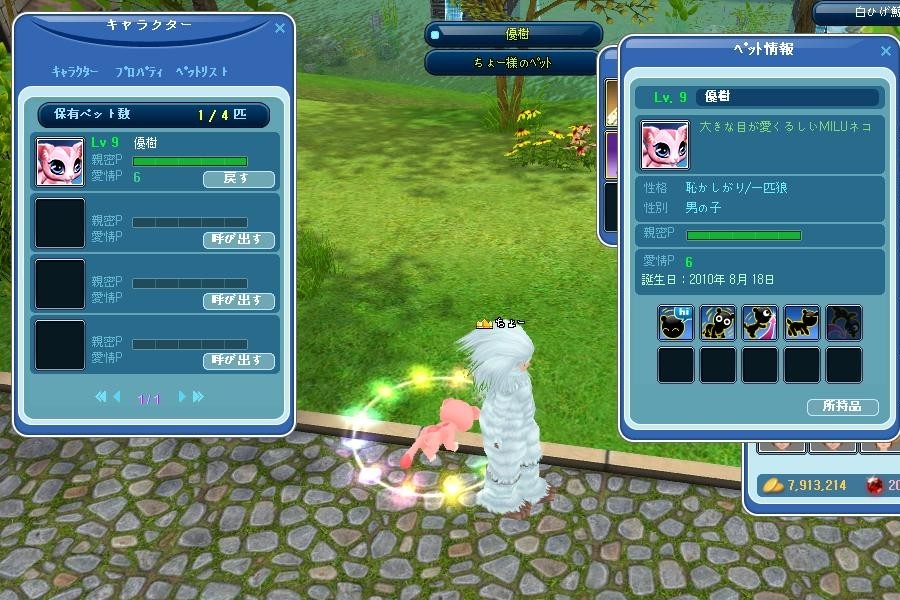Go to the previous pet list page

point(116,397)
